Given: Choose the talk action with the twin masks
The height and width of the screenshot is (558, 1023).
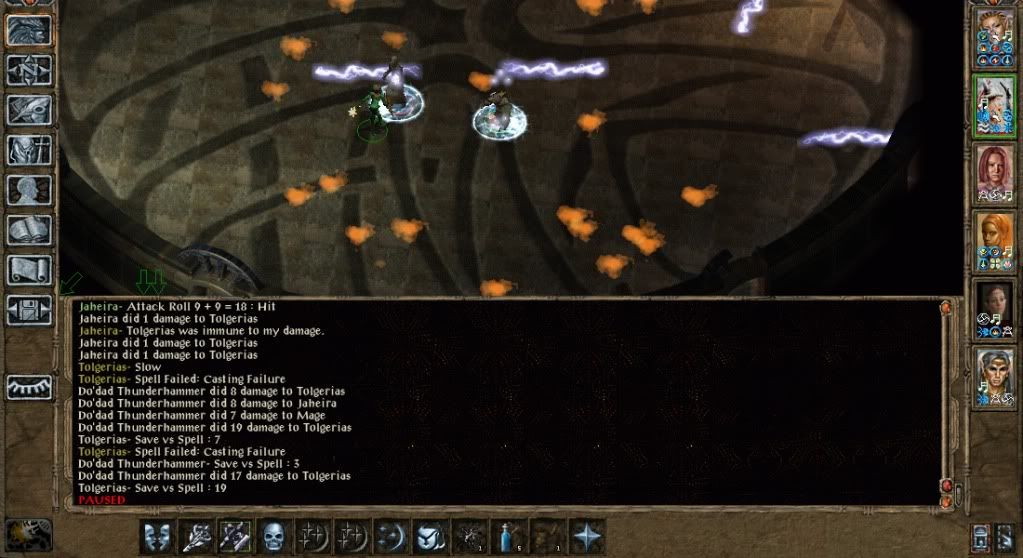Looking at the screenshot, I should [158, 536].
